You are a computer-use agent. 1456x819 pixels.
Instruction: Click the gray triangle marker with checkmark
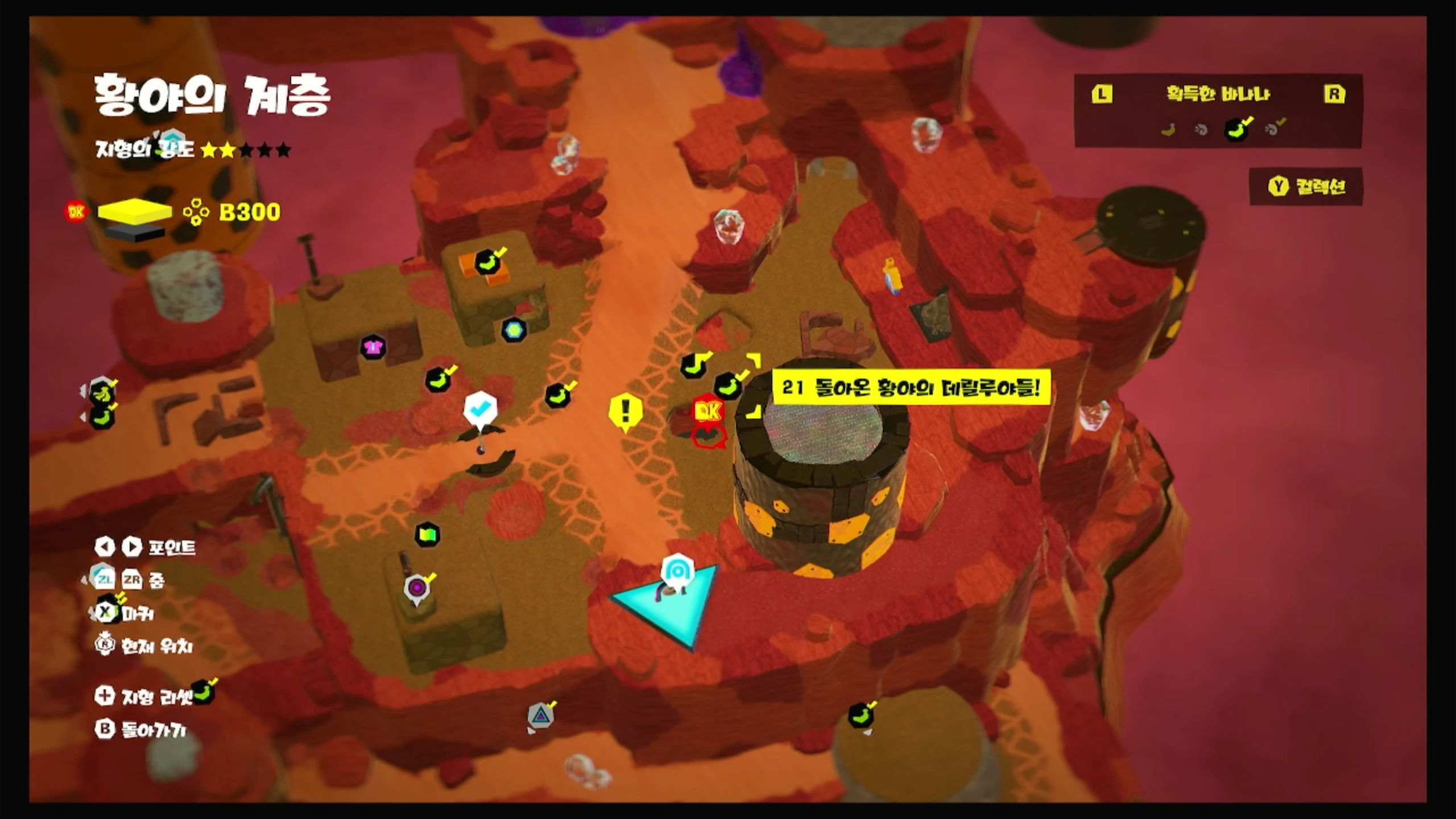(x=540, y=715)
